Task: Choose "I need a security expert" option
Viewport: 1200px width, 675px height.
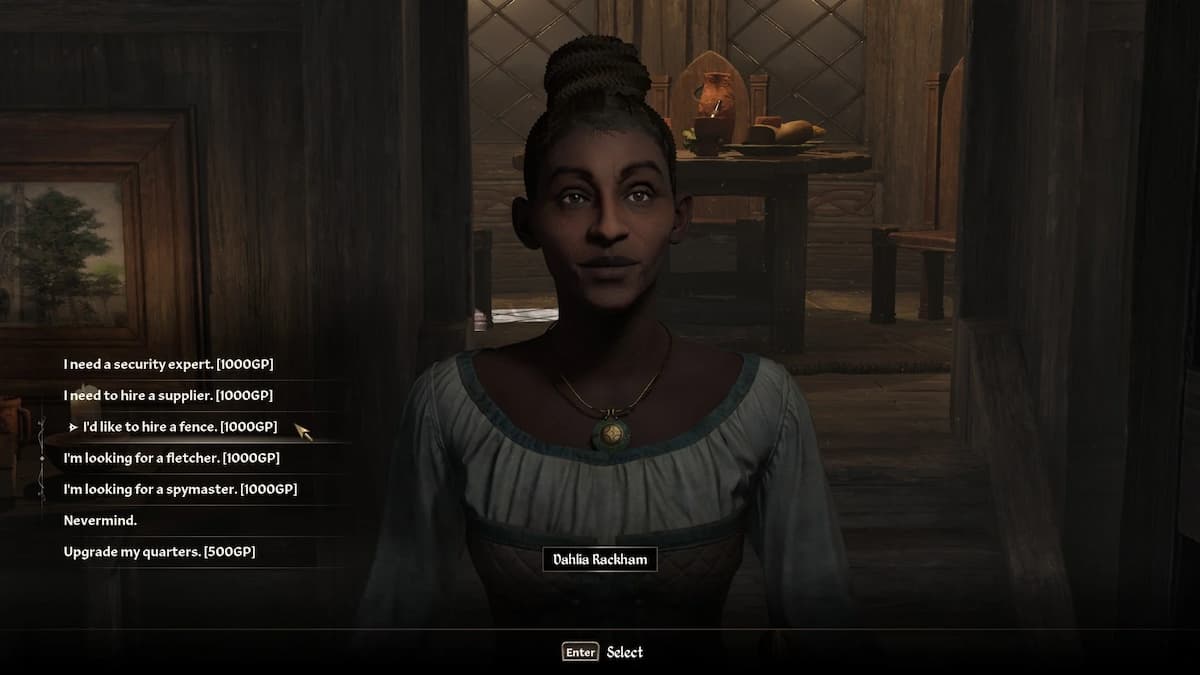Action: (168, 365)
